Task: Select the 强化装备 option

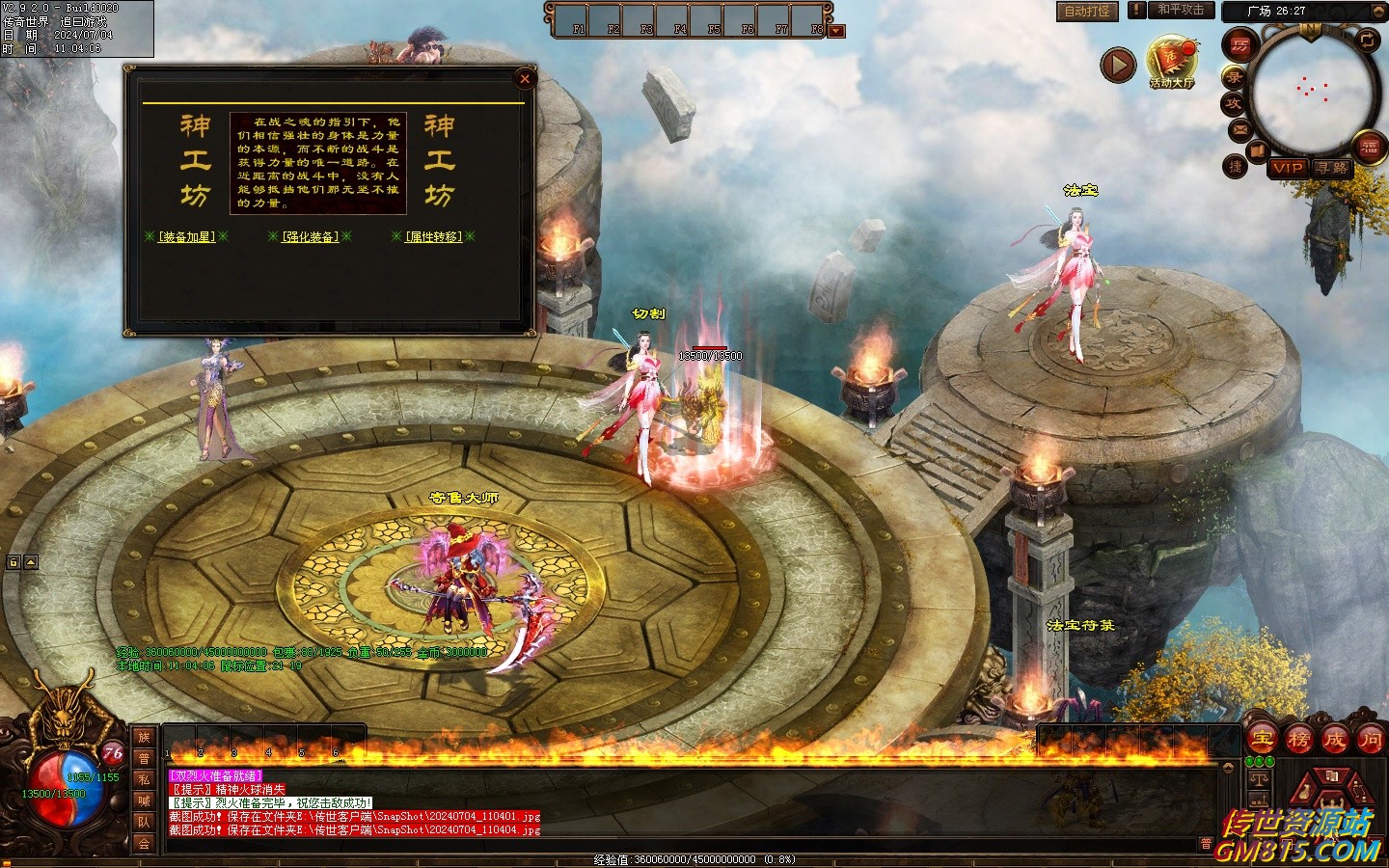Action: (310, 236)
